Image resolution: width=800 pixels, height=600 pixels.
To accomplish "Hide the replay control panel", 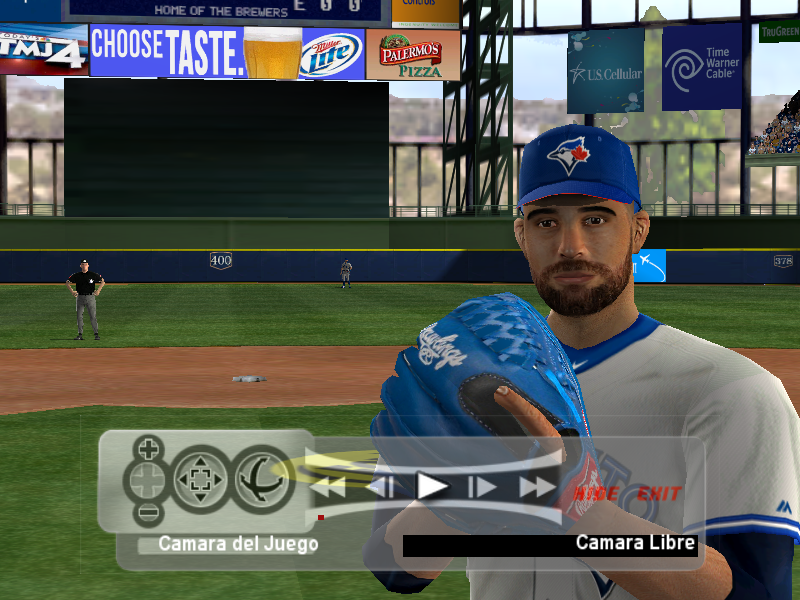I will point(598,493).
